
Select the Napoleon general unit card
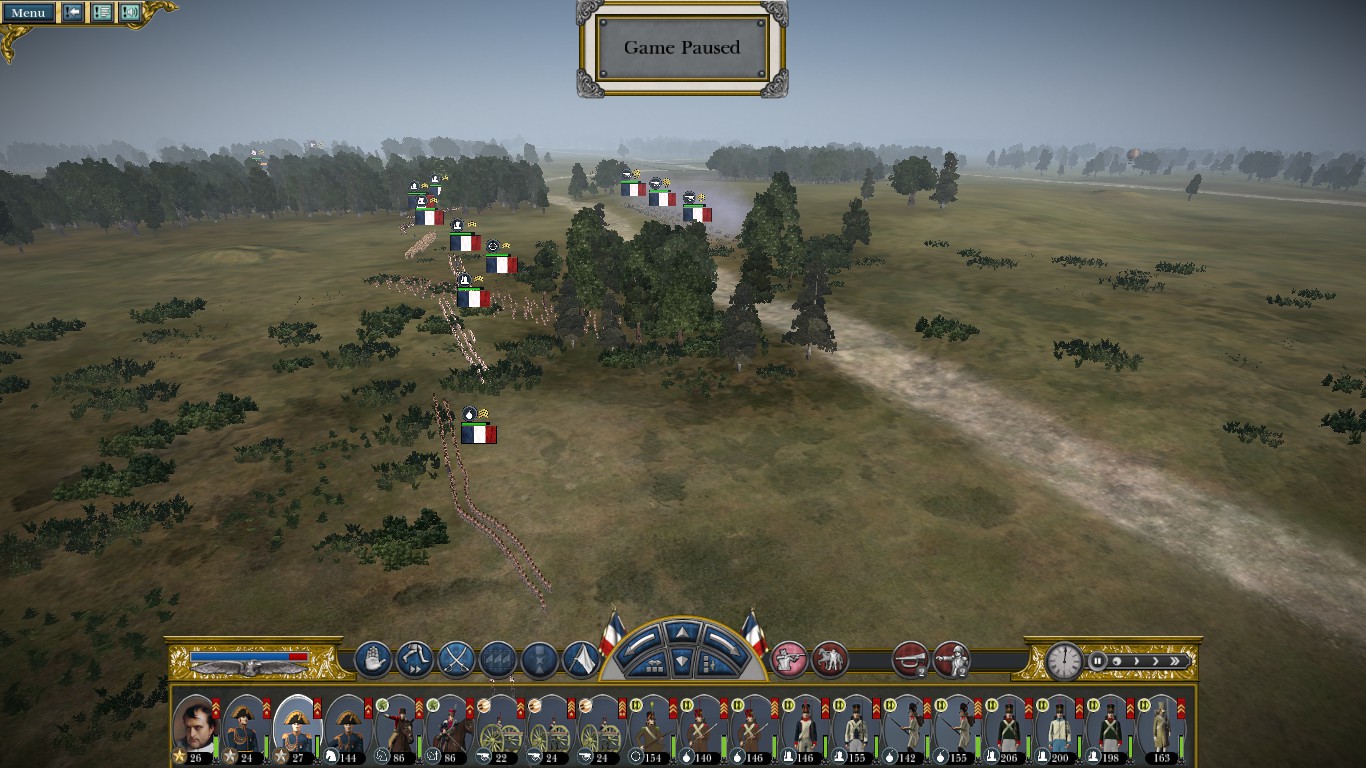coord(195,728)
